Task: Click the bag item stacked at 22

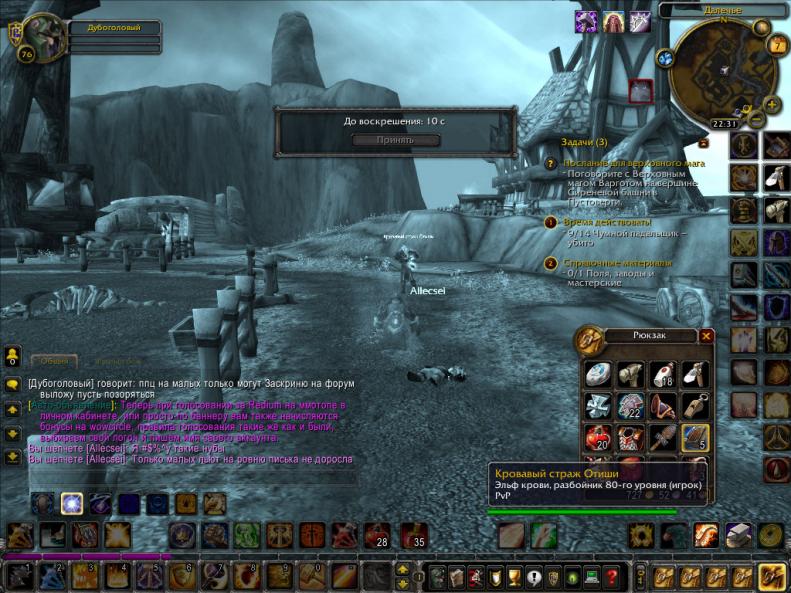Action: coord(629,405)
